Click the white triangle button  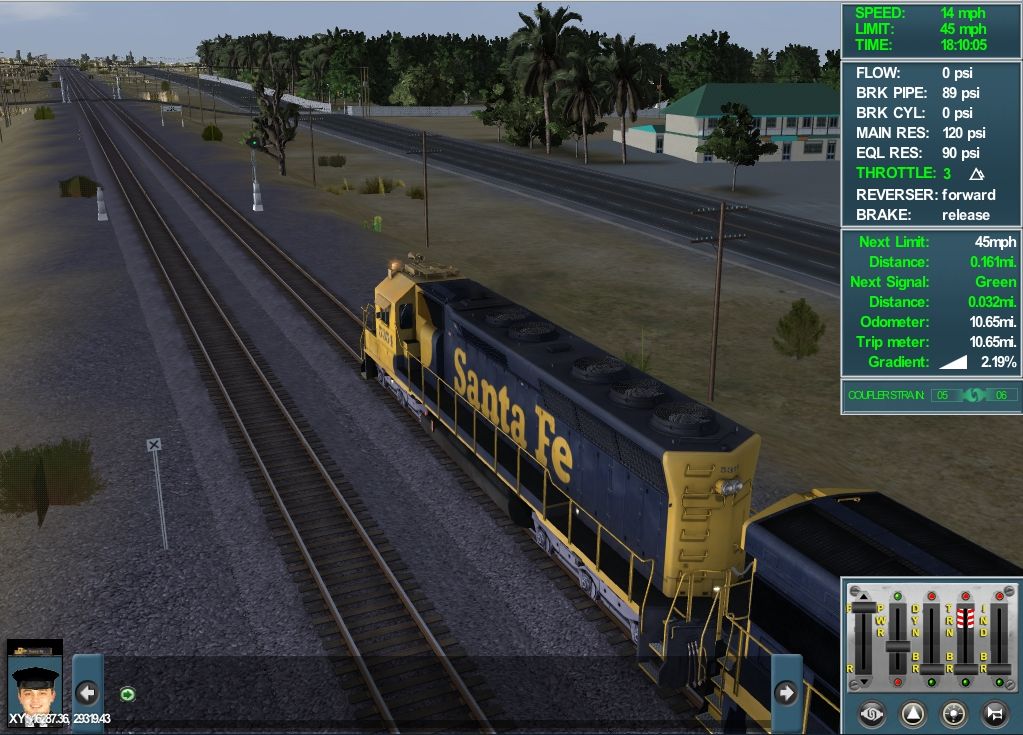[x=913, y=714]
